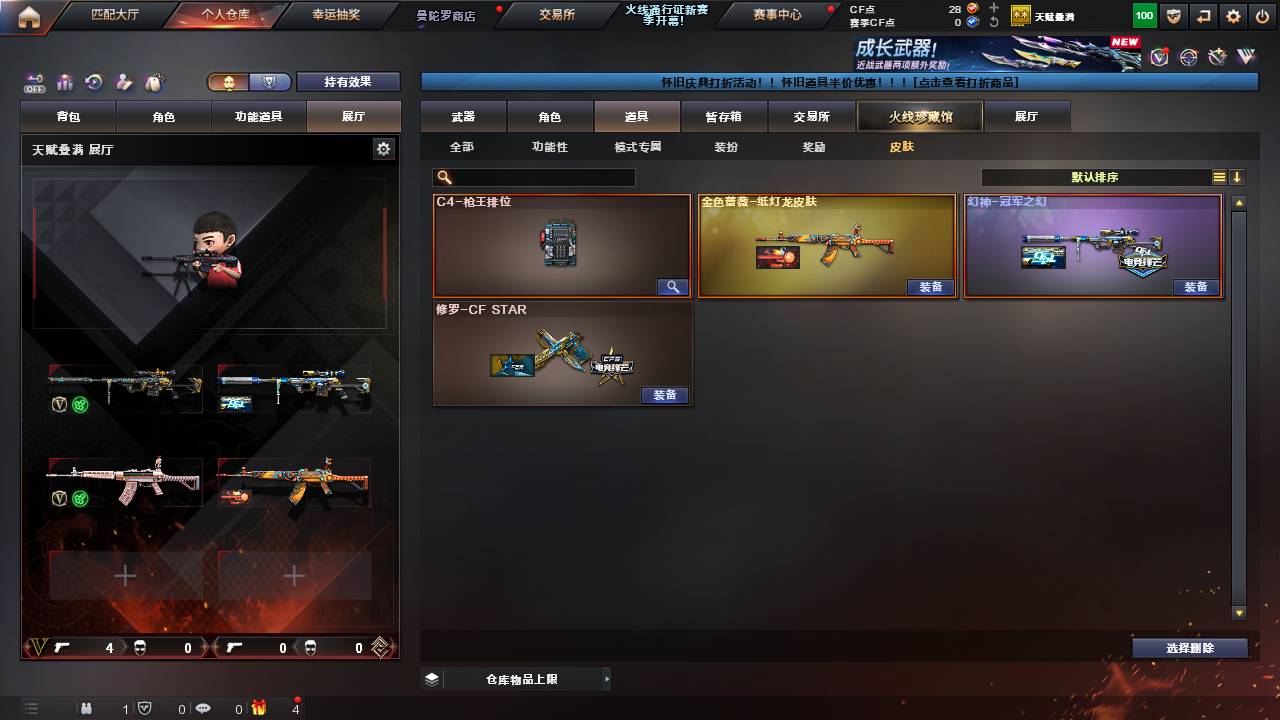Viewport: 1280px width, 720px height.
Task: Click the 装备 button on 幻神-冠军之幻 skin
Action: tap(1196, 287)
